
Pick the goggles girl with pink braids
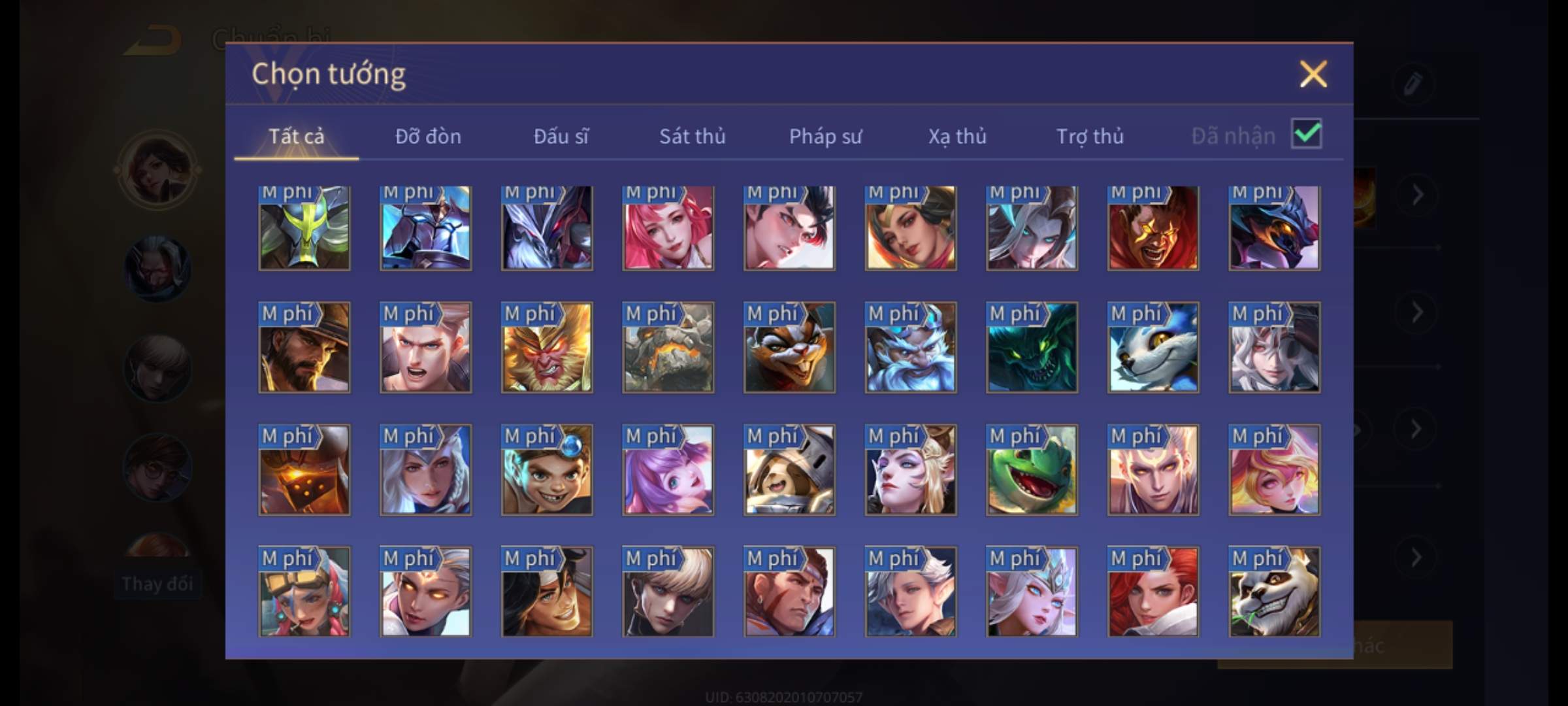304,592
